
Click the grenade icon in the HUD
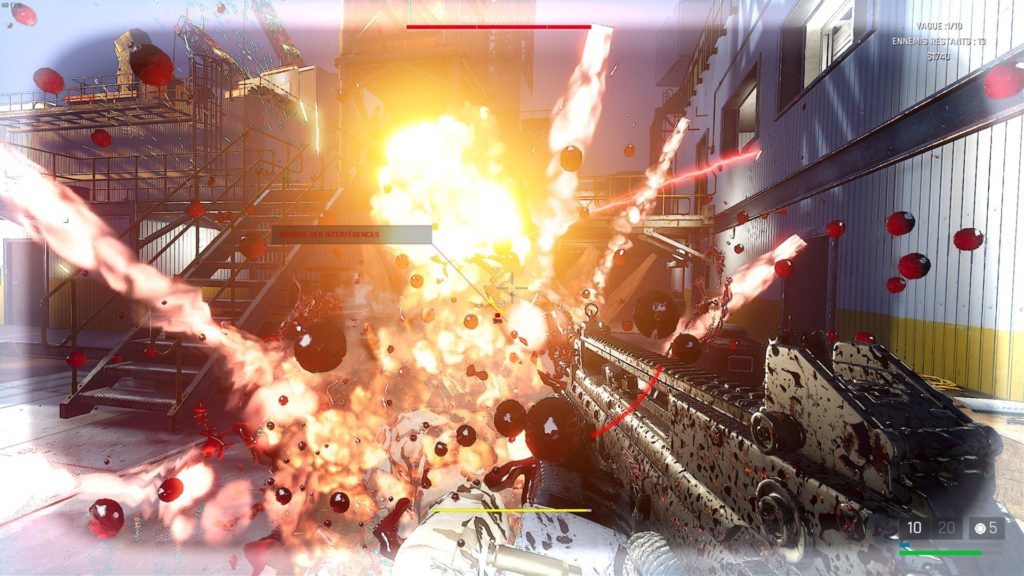point(979,528)
